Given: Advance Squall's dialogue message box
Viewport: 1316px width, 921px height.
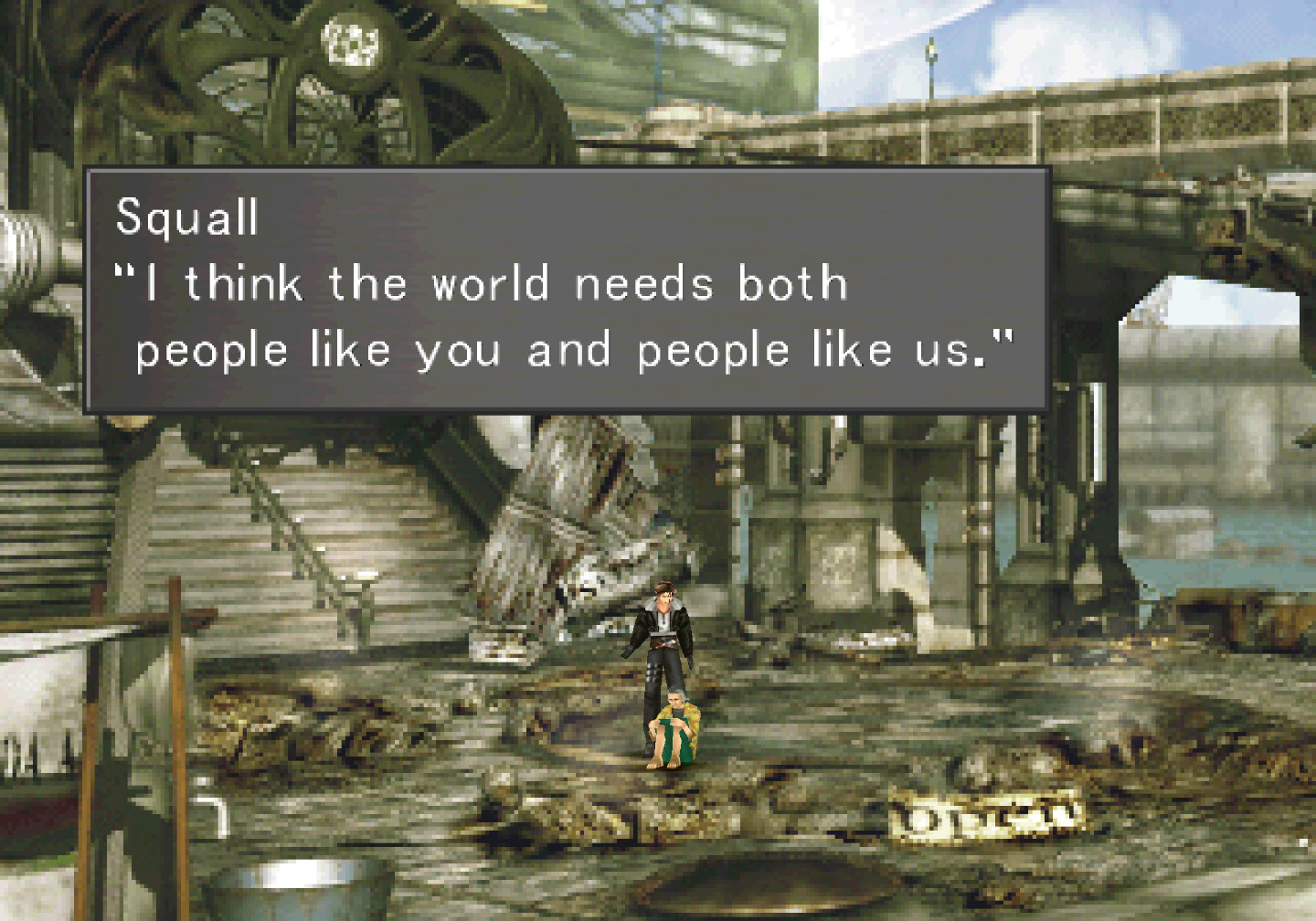Looking at the screenshot, I should click(566, 289).
